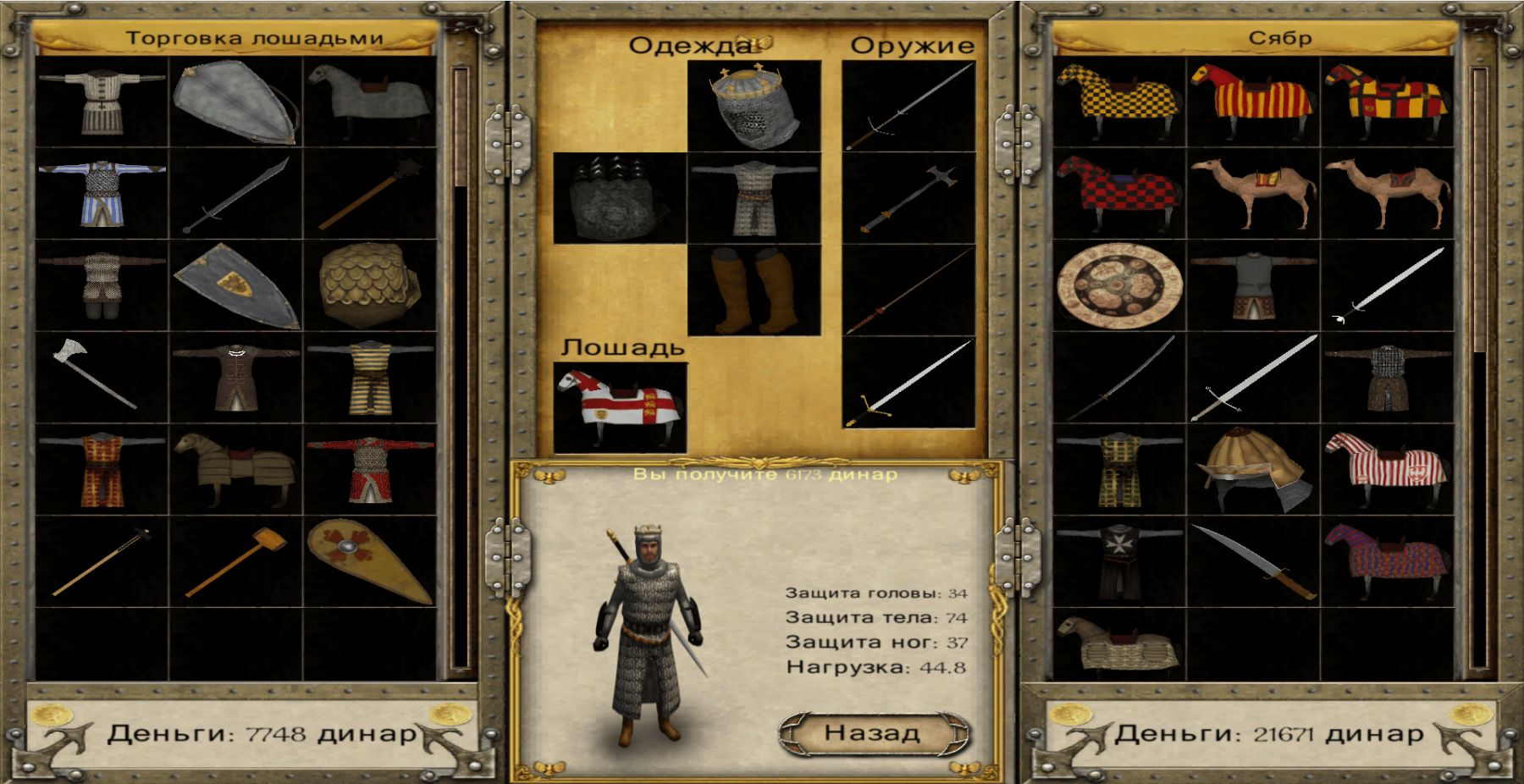Select the equipped white and red caparisoned horse
Screen dimensions: 1524x784
point(619,407)
